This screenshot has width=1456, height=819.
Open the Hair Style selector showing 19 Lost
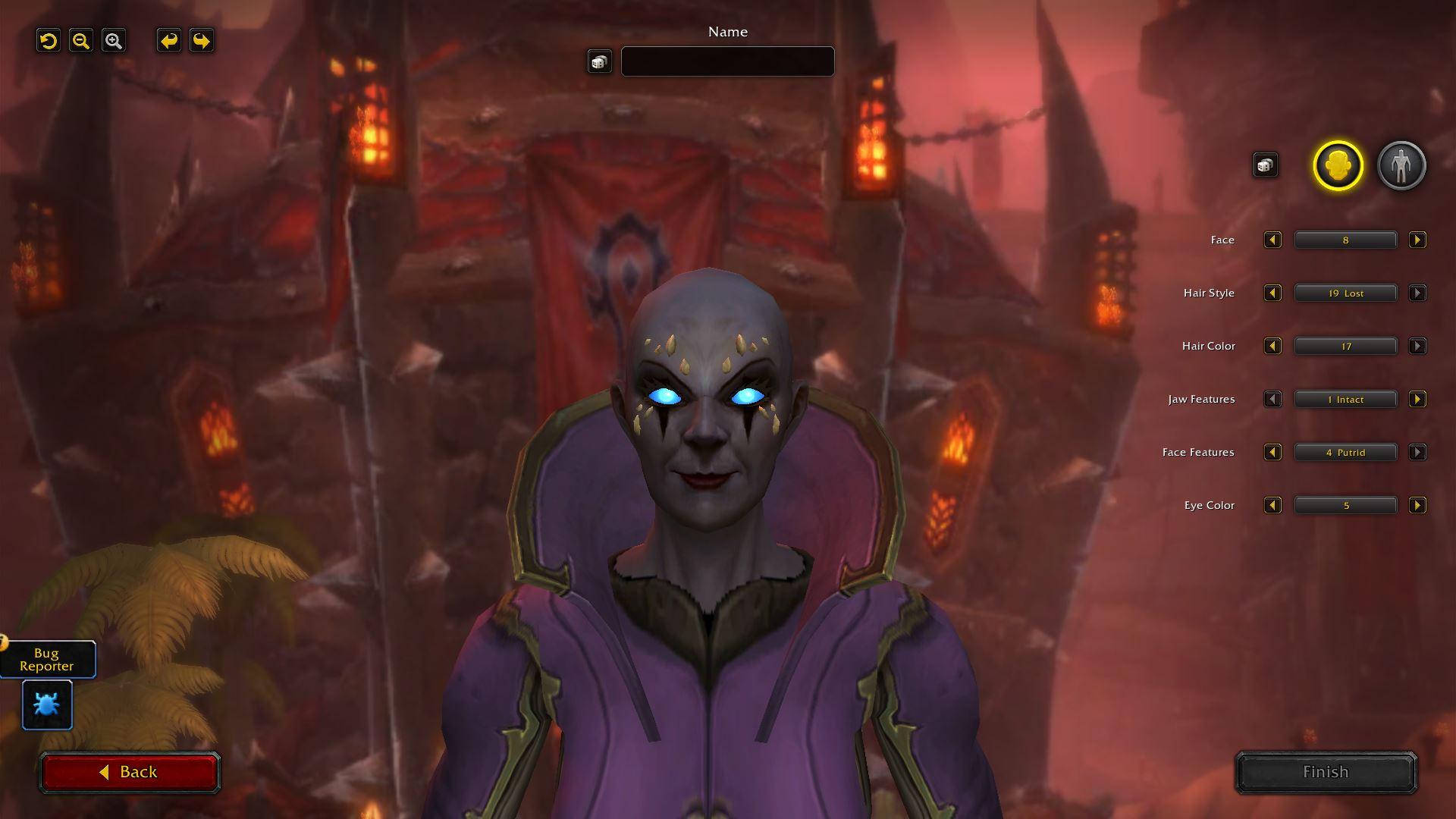coord(1345,293)
